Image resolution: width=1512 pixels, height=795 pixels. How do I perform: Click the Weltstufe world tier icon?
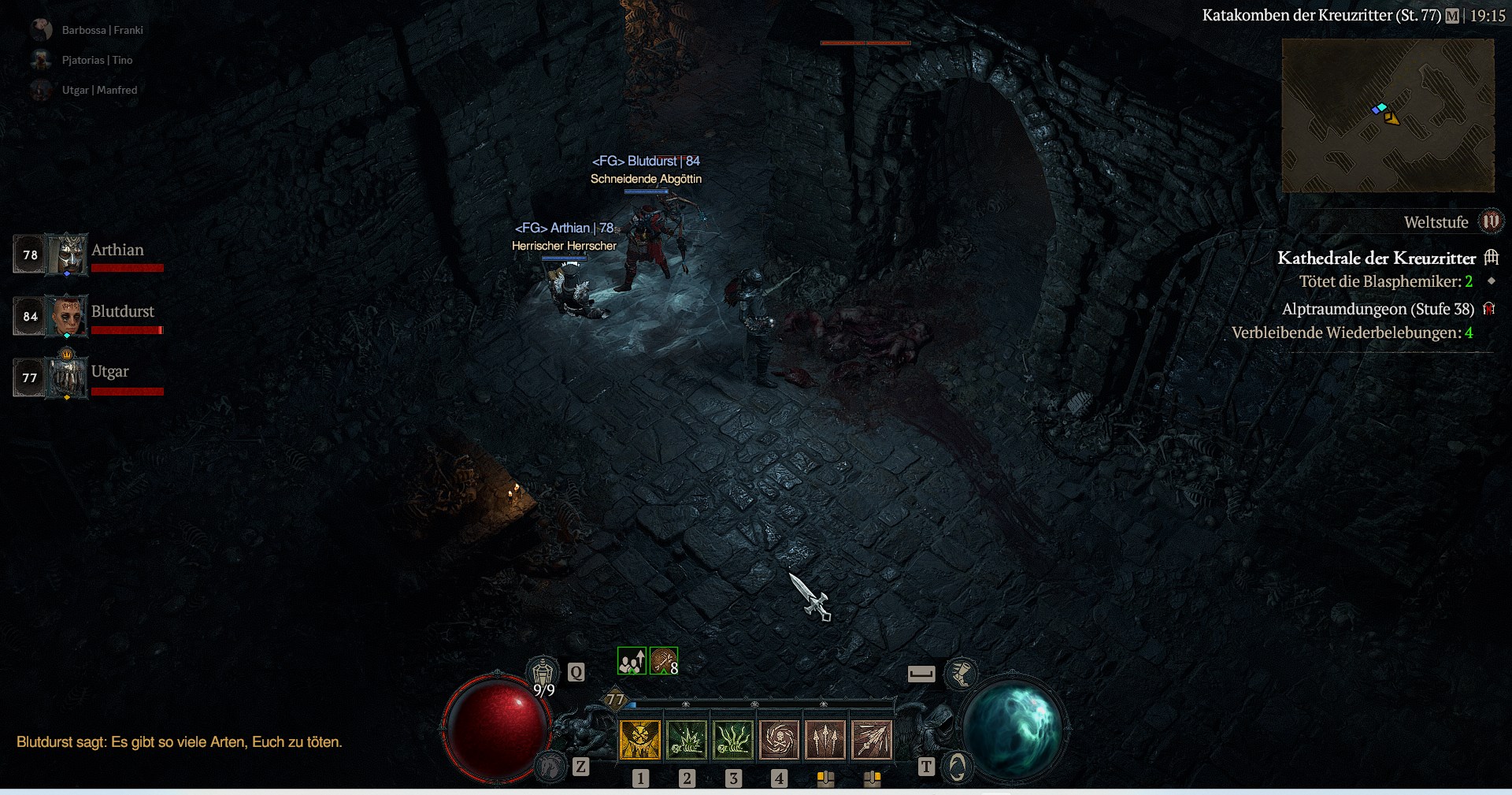(1491, 222)
